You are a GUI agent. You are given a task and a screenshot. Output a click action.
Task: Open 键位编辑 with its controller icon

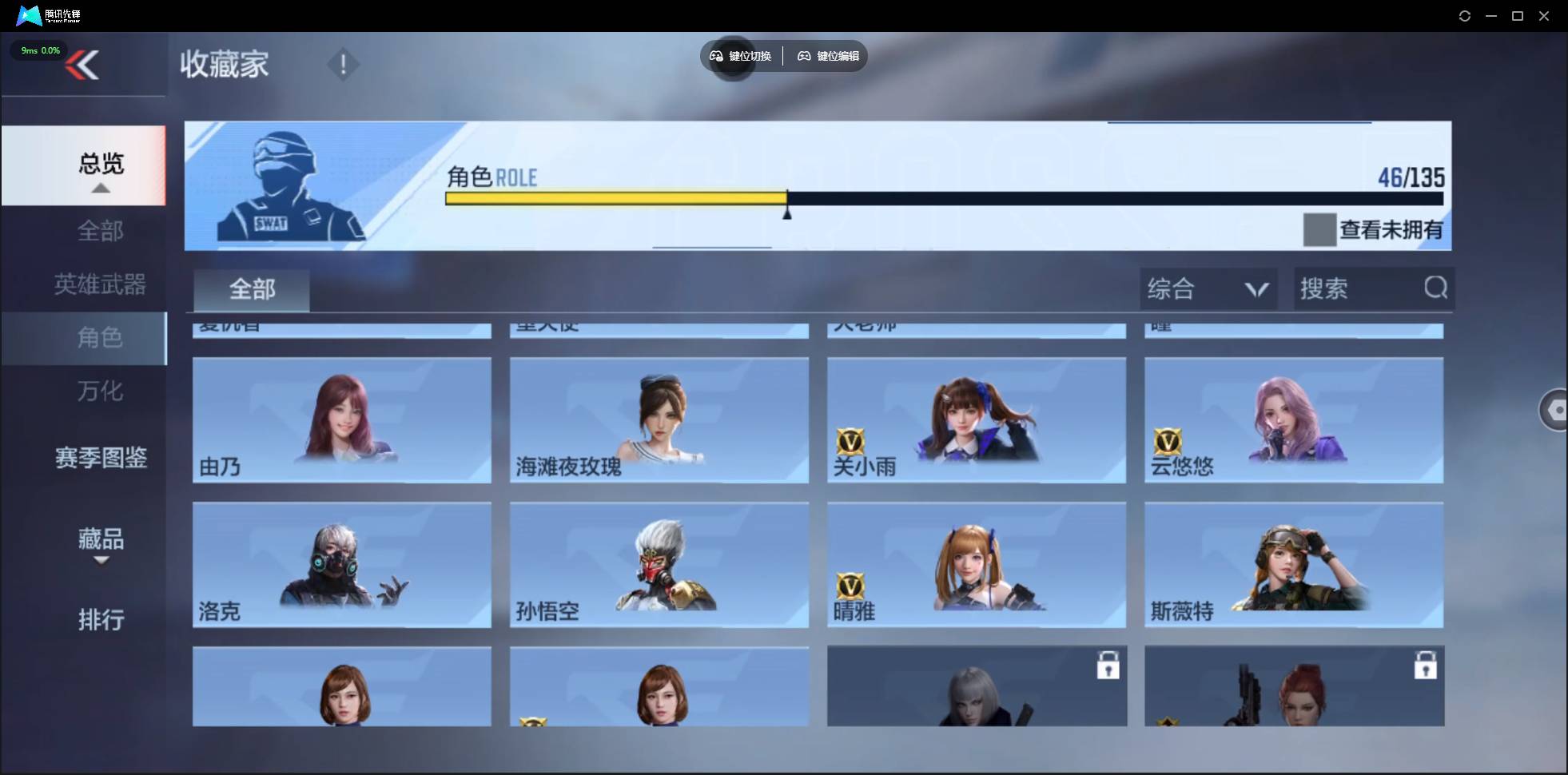coord(804,56)
